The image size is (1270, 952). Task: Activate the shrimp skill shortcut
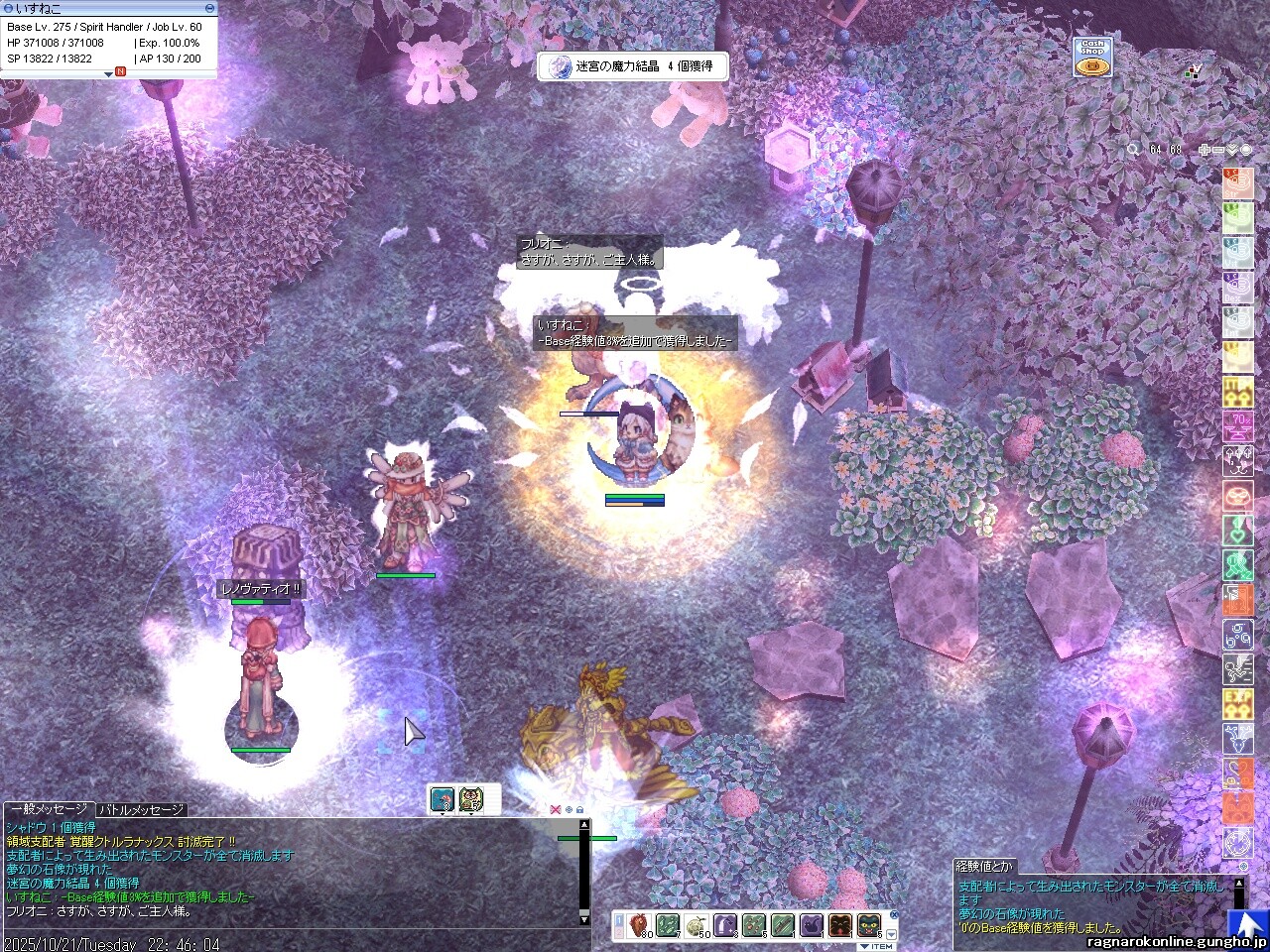[x=442, y=799]
